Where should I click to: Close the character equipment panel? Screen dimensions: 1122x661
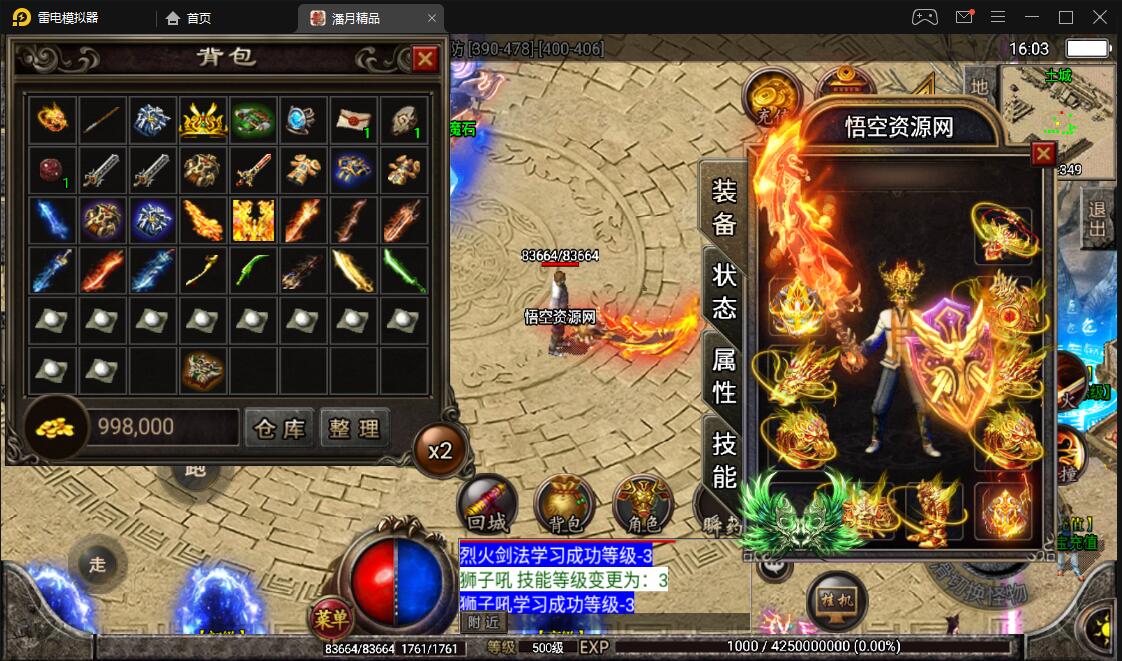(1043, 154)
